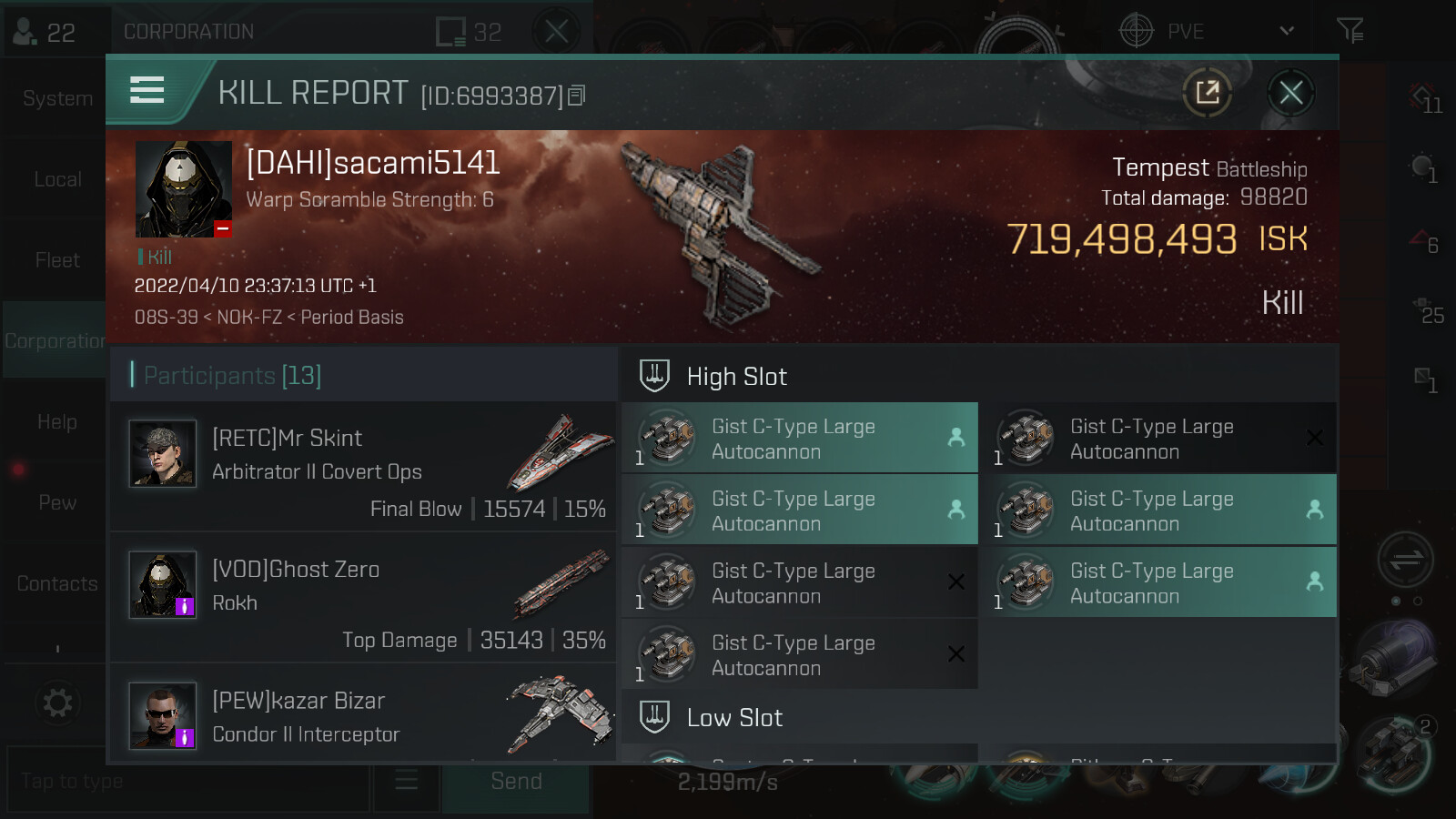Open sacami5141's victim portrait

pos(183,189)
